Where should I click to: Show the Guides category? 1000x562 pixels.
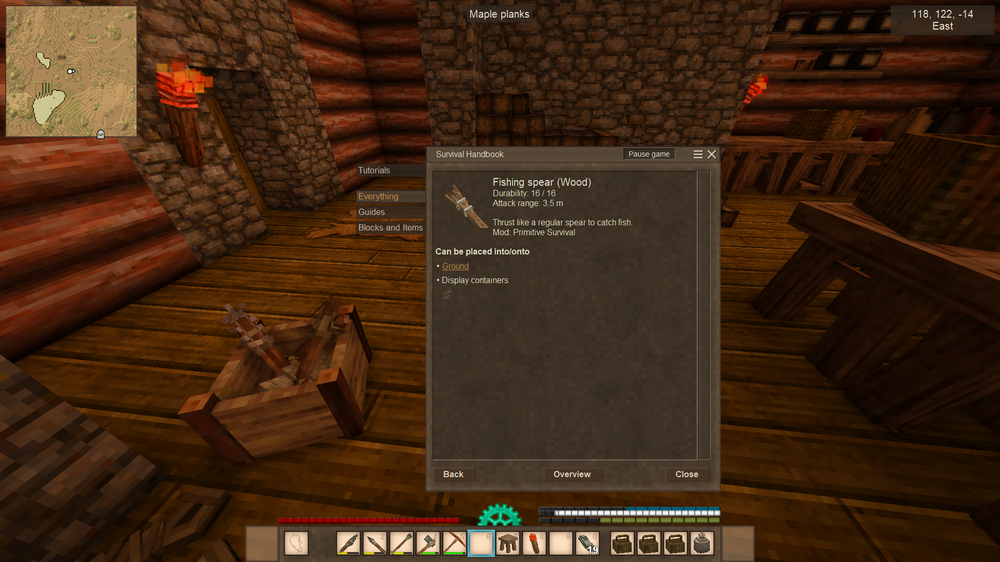click(x=372, y=212)
